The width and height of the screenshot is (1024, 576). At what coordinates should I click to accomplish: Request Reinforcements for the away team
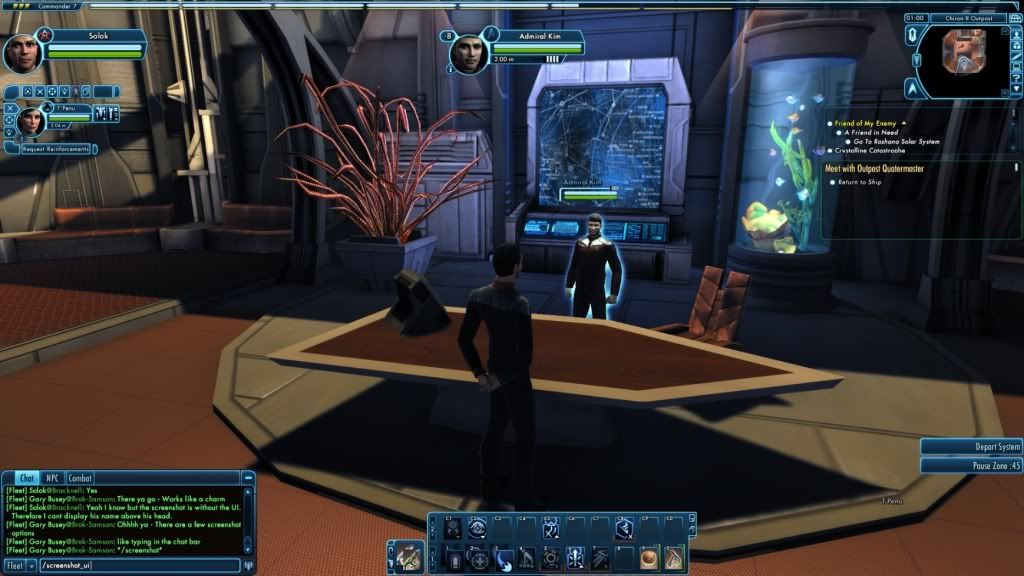point(55,148)
